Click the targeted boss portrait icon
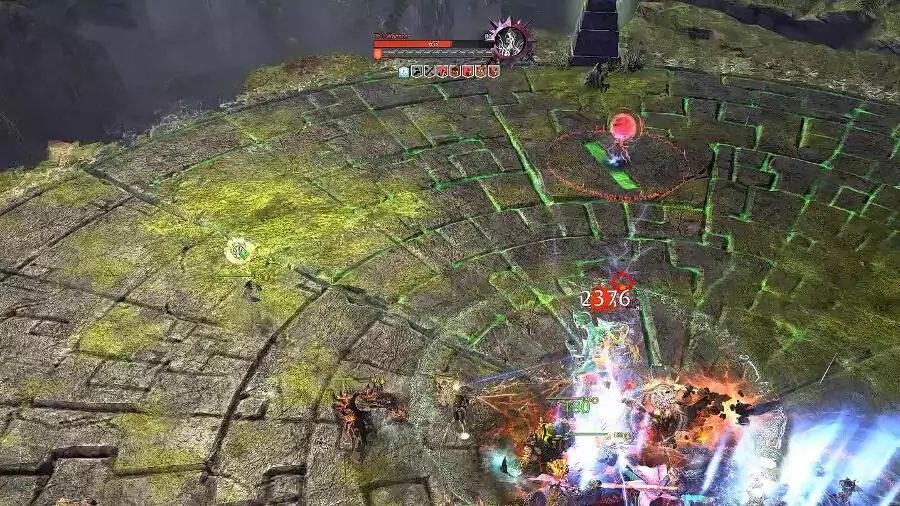900x506 pixels. 512,41
